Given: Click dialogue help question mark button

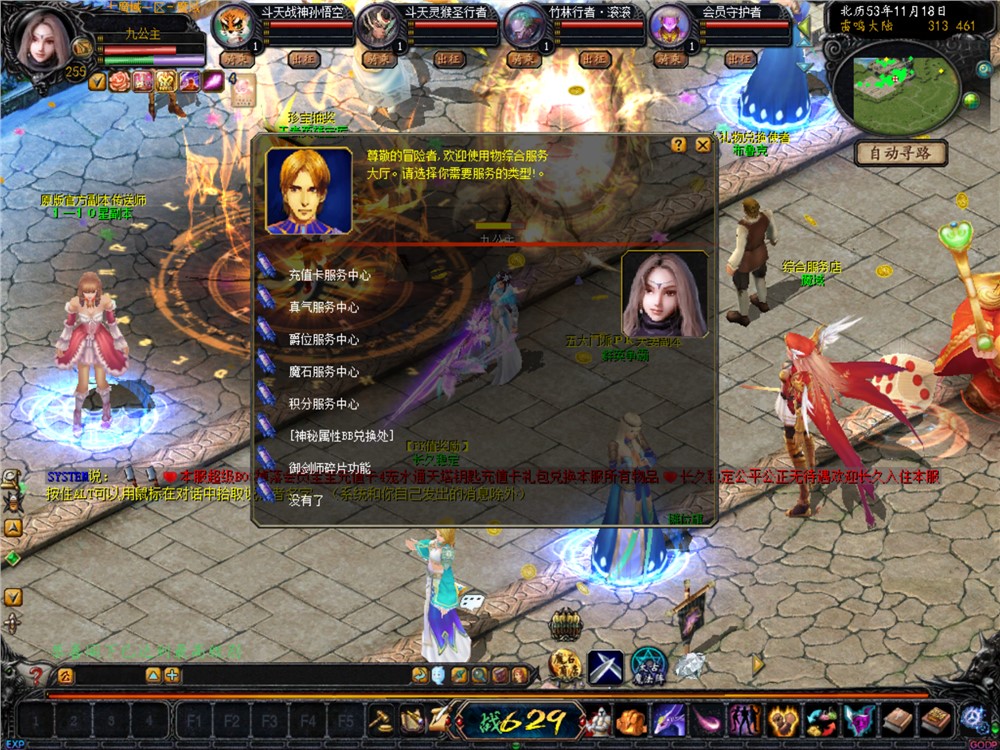Looking at the screenshot, I should 679,145.
